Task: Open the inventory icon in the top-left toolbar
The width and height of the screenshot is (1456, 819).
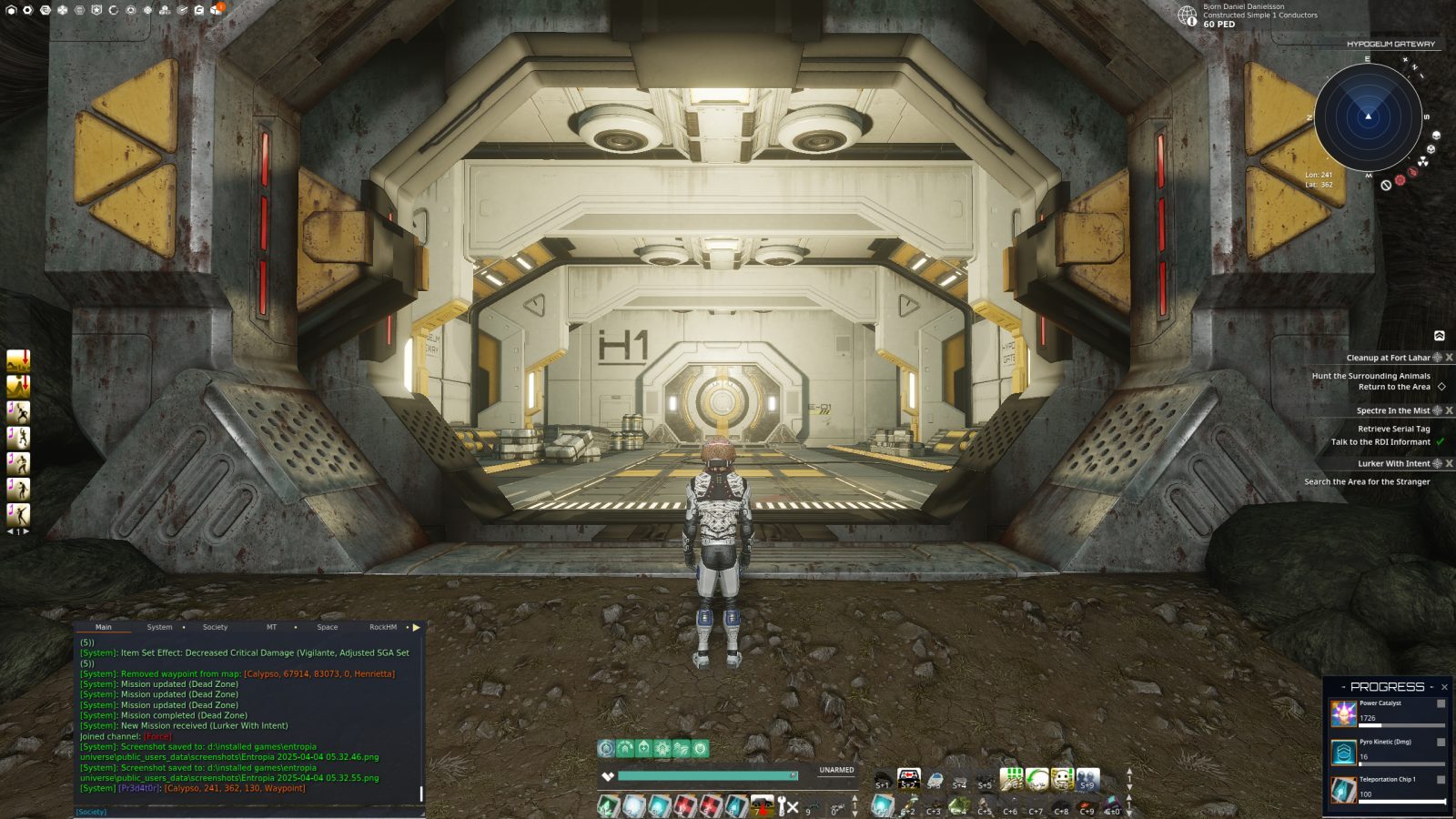Action: click(x=11, y=10)
